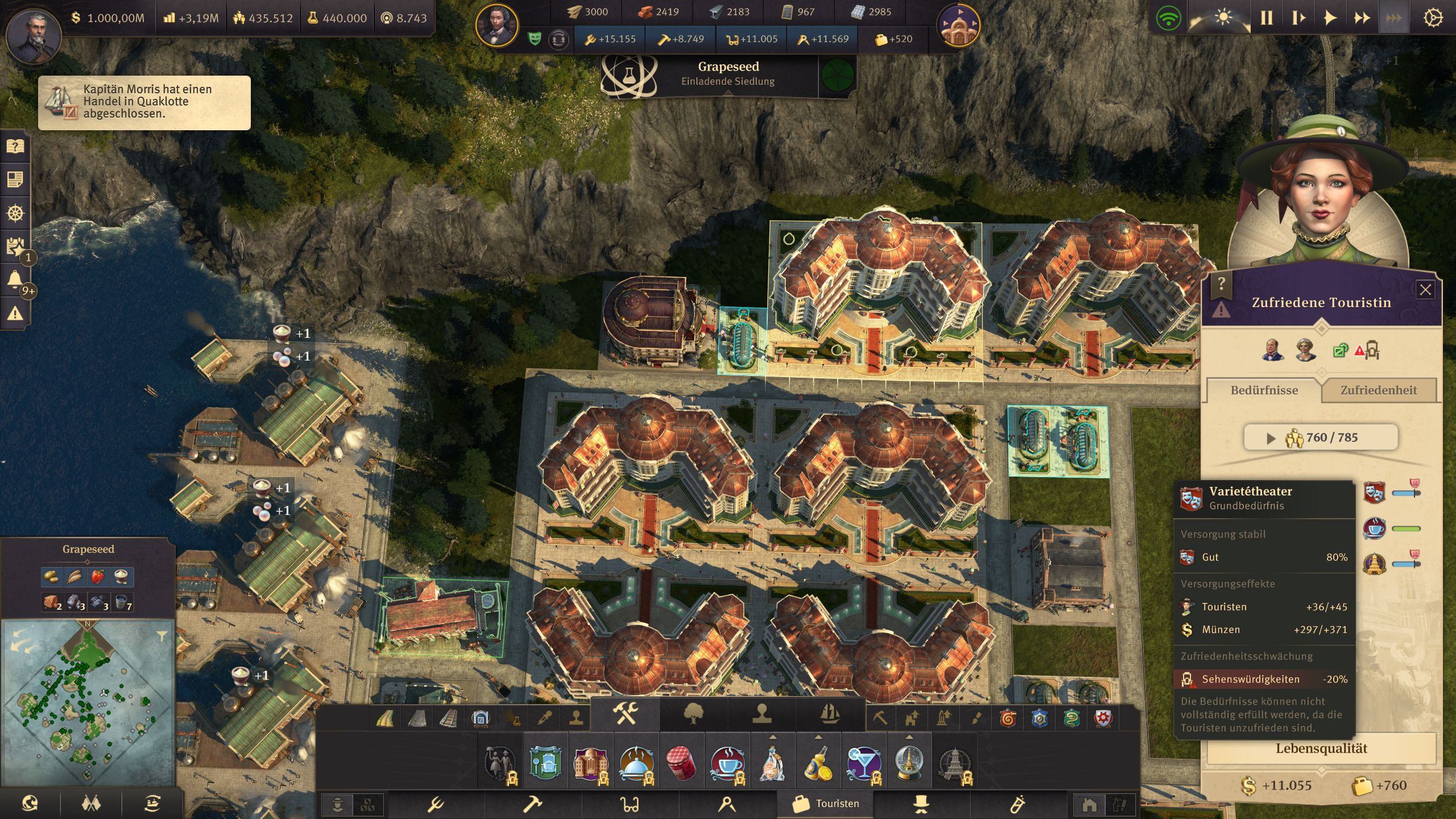This screenshot has width=1456, height=819.
Task: Open the hammer-and-wrench build menu tab
Action: pyautogui.click(x=625, y=714)
